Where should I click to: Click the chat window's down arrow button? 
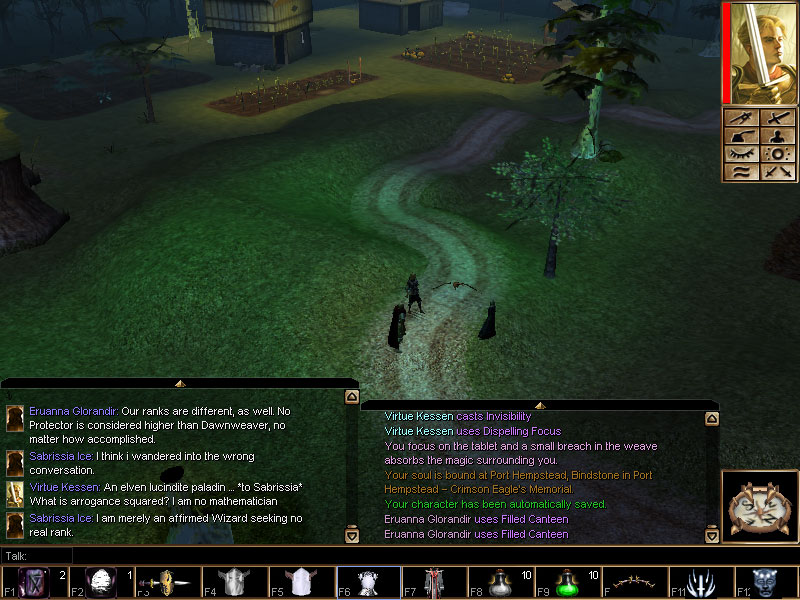tap(351, 535)
